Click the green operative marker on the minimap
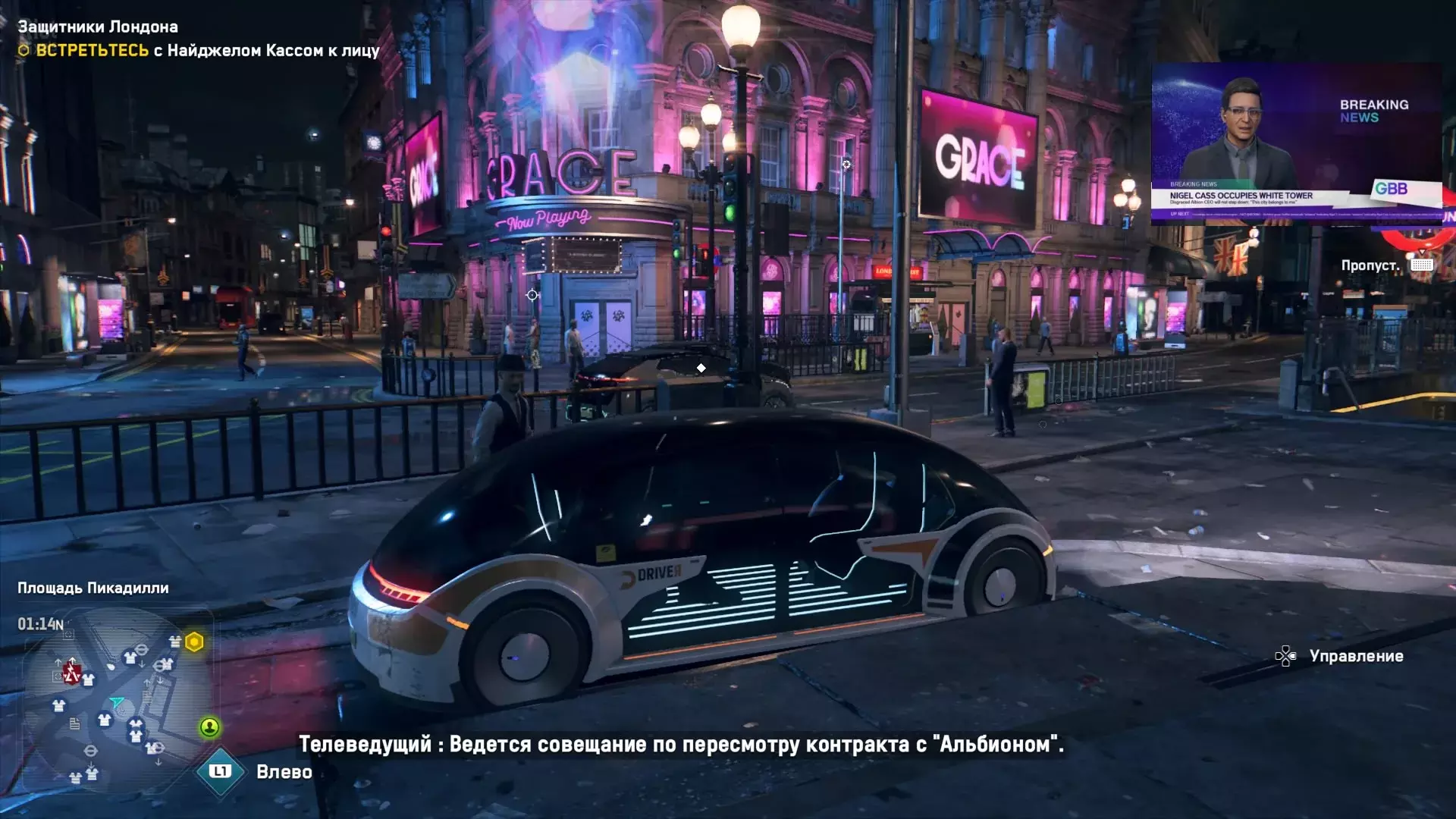This screenshot has height=819, width=1456. coord(209,728)
